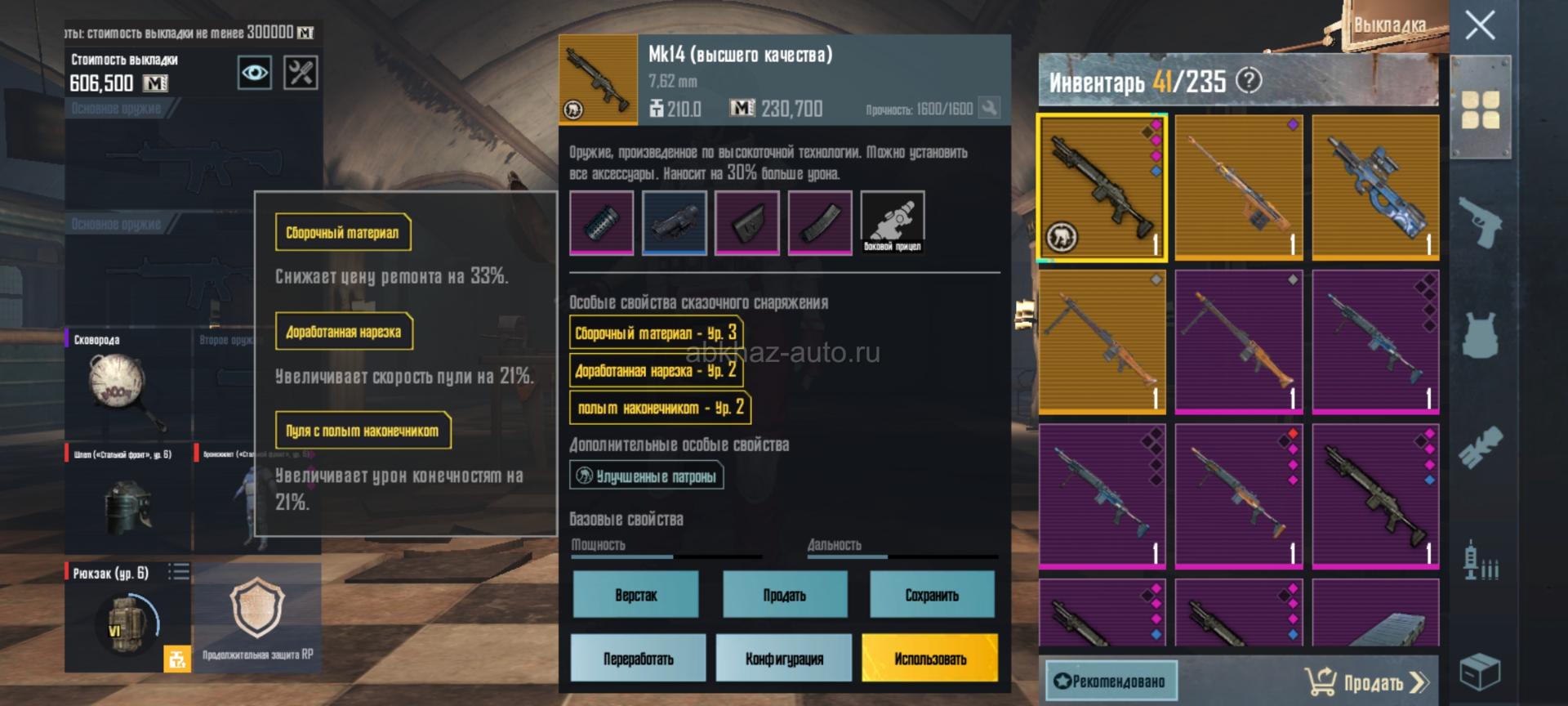The height and width of the screenshot is (706, 1568).
Task: Save with the Сохранить button
Action: coord(932,595)
